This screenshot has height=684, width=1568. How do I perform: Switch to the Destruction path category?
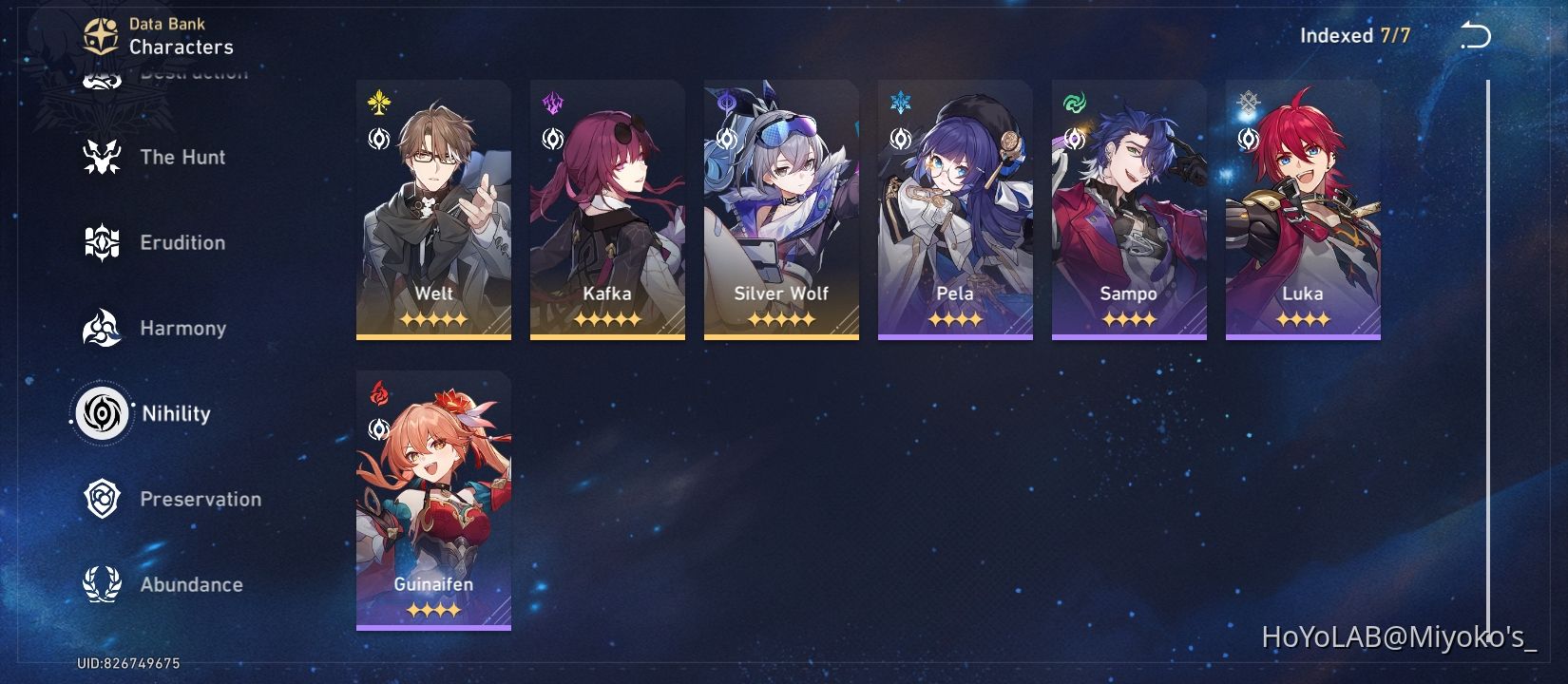(103, 76)
